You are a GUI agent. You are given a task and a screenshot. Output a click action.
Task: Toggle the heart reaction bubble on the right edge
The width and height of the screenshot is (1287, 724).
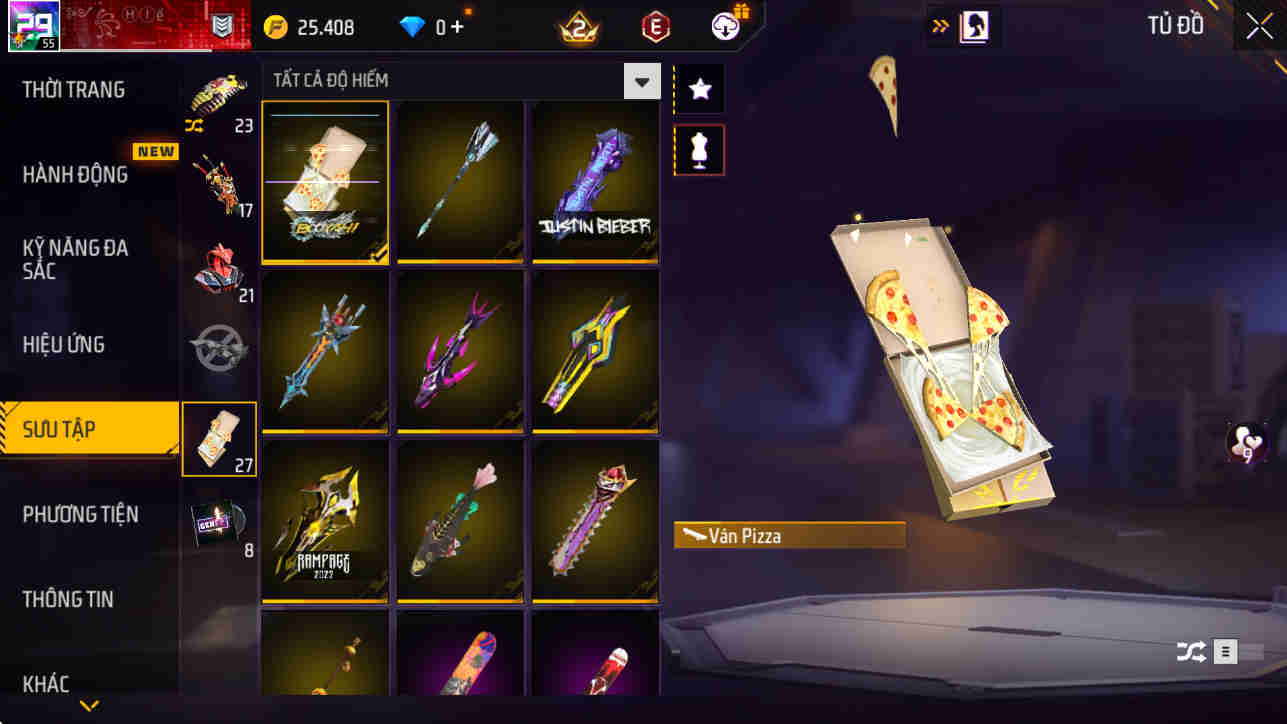[1242, 444]
